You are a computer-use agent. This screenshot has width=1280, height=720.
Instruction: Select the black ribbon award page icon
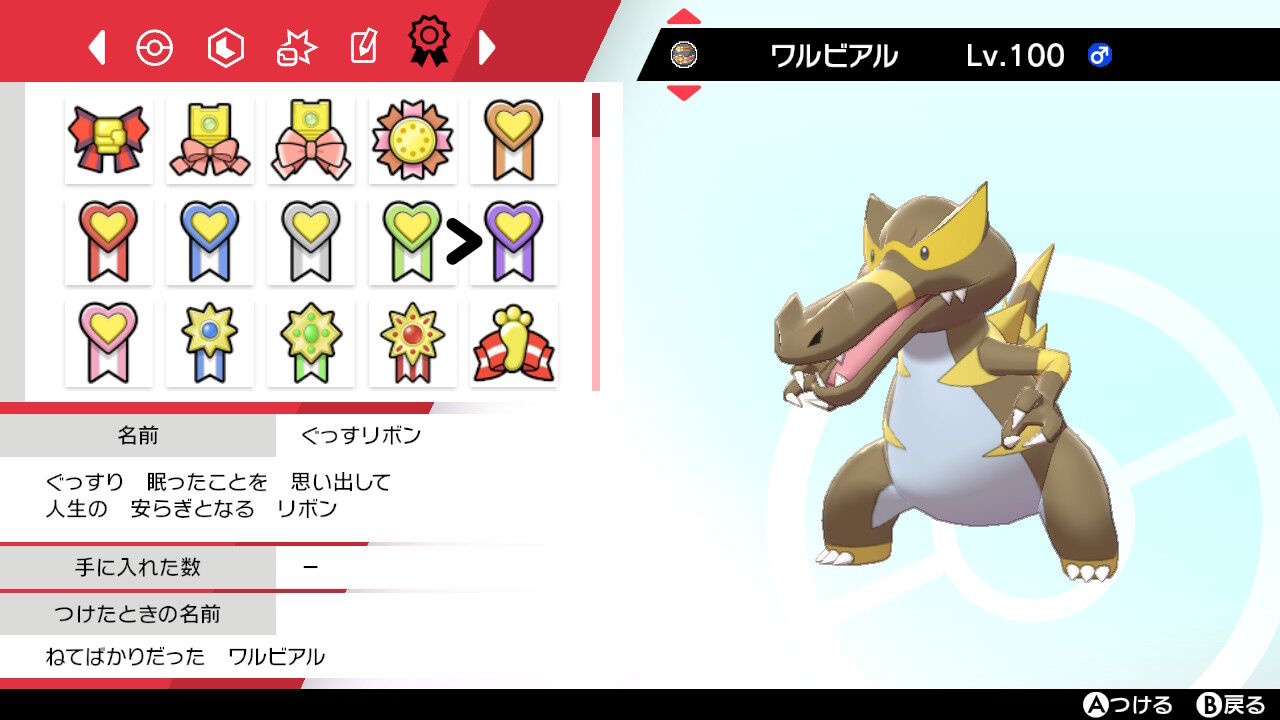coord(430,46)
